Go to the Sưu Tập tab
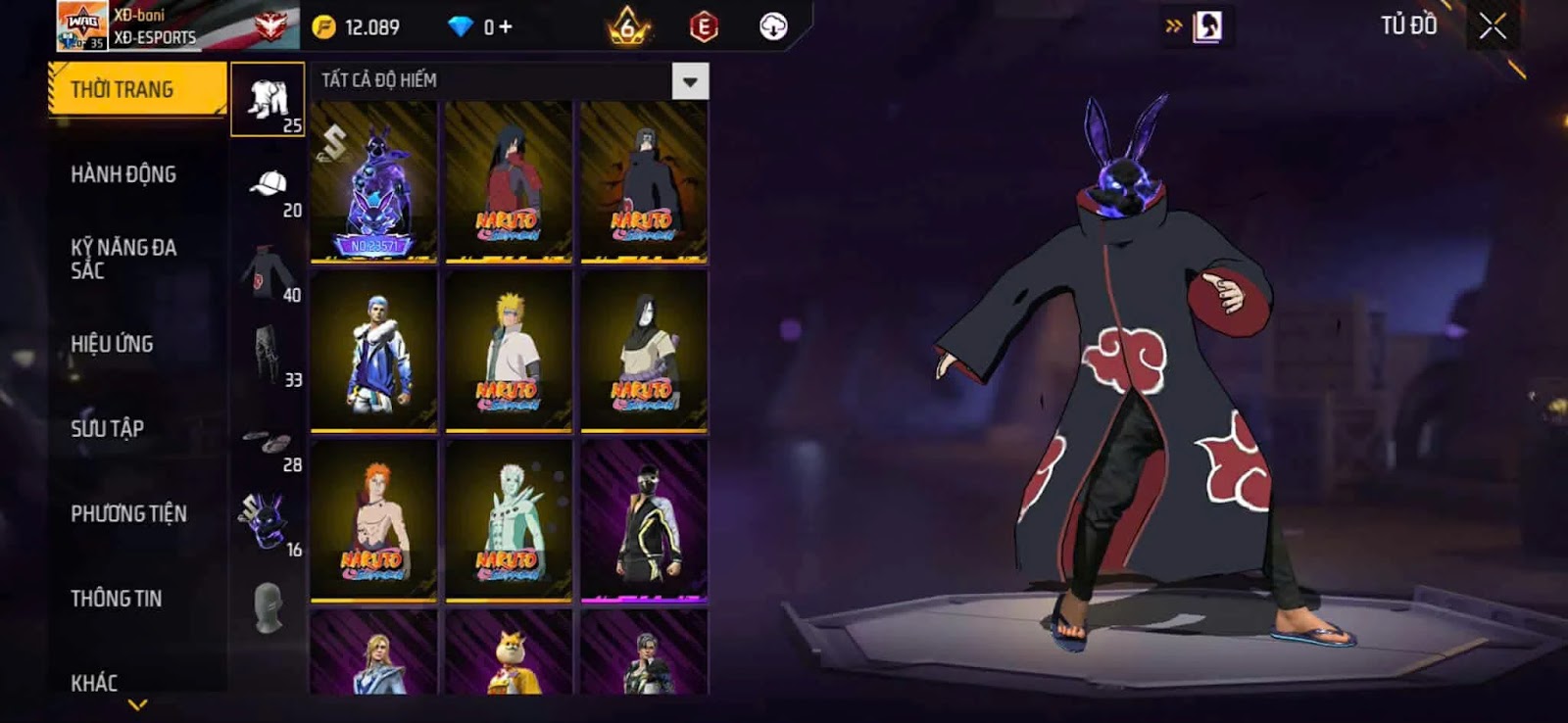This screenshot has height=723, width=1568. (x=107, y=428)
